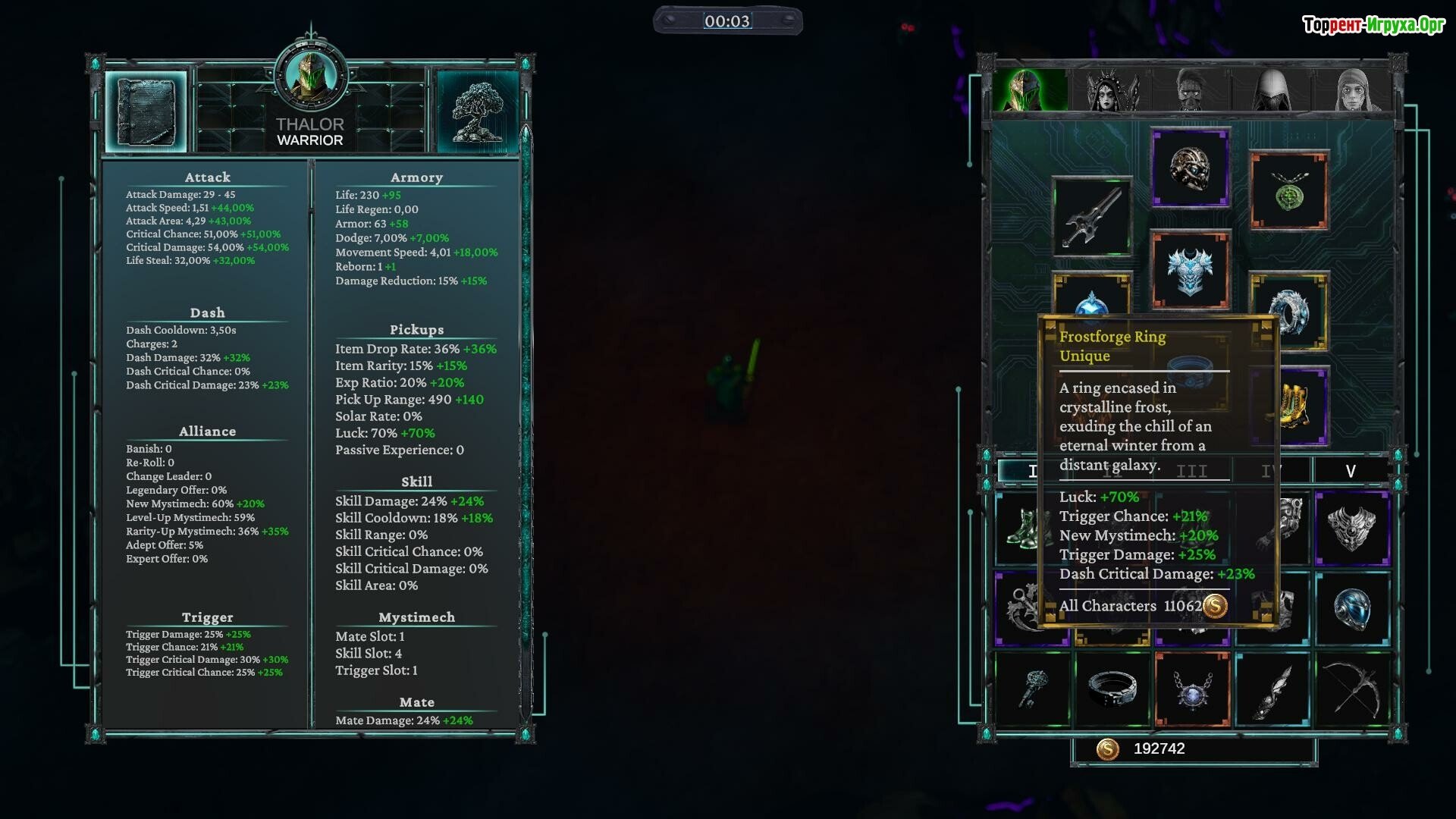1456x819 pixels.
Task: Open the stone tablet stats page
Action: point(146,111)
